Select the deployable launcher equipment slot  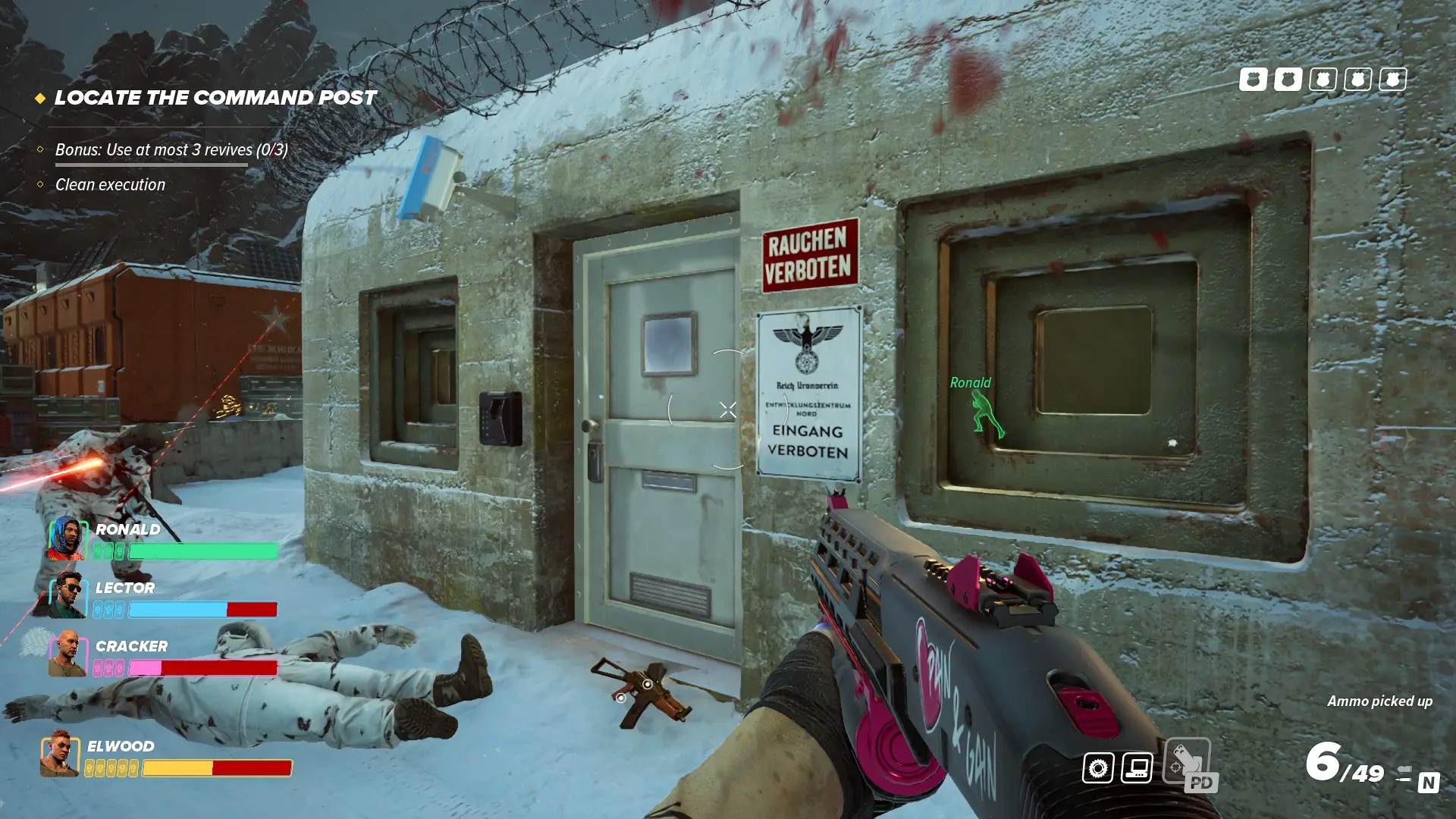1188,761
